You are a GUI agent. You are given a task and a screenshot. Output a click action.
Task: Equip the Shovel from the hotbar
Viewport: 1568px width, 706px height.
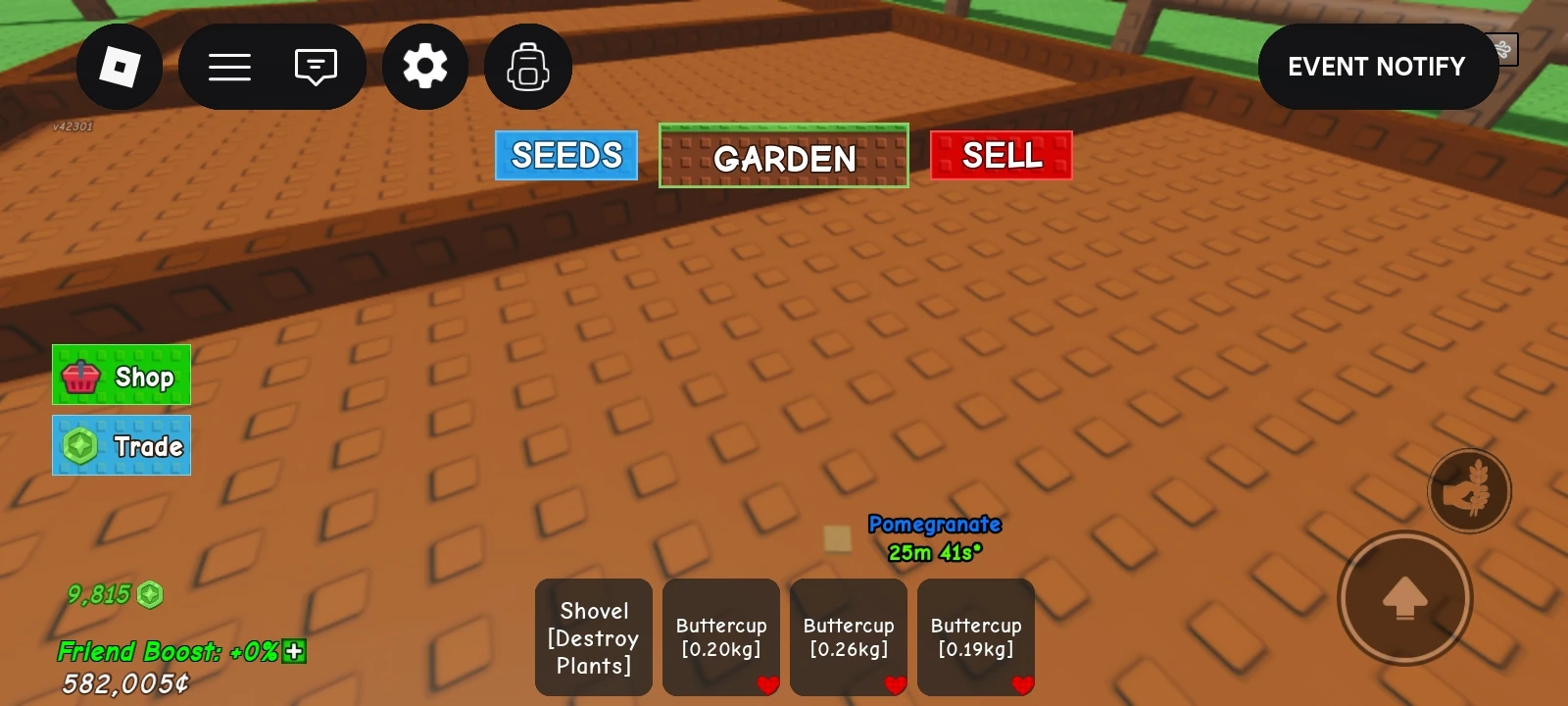click(593, 636)
